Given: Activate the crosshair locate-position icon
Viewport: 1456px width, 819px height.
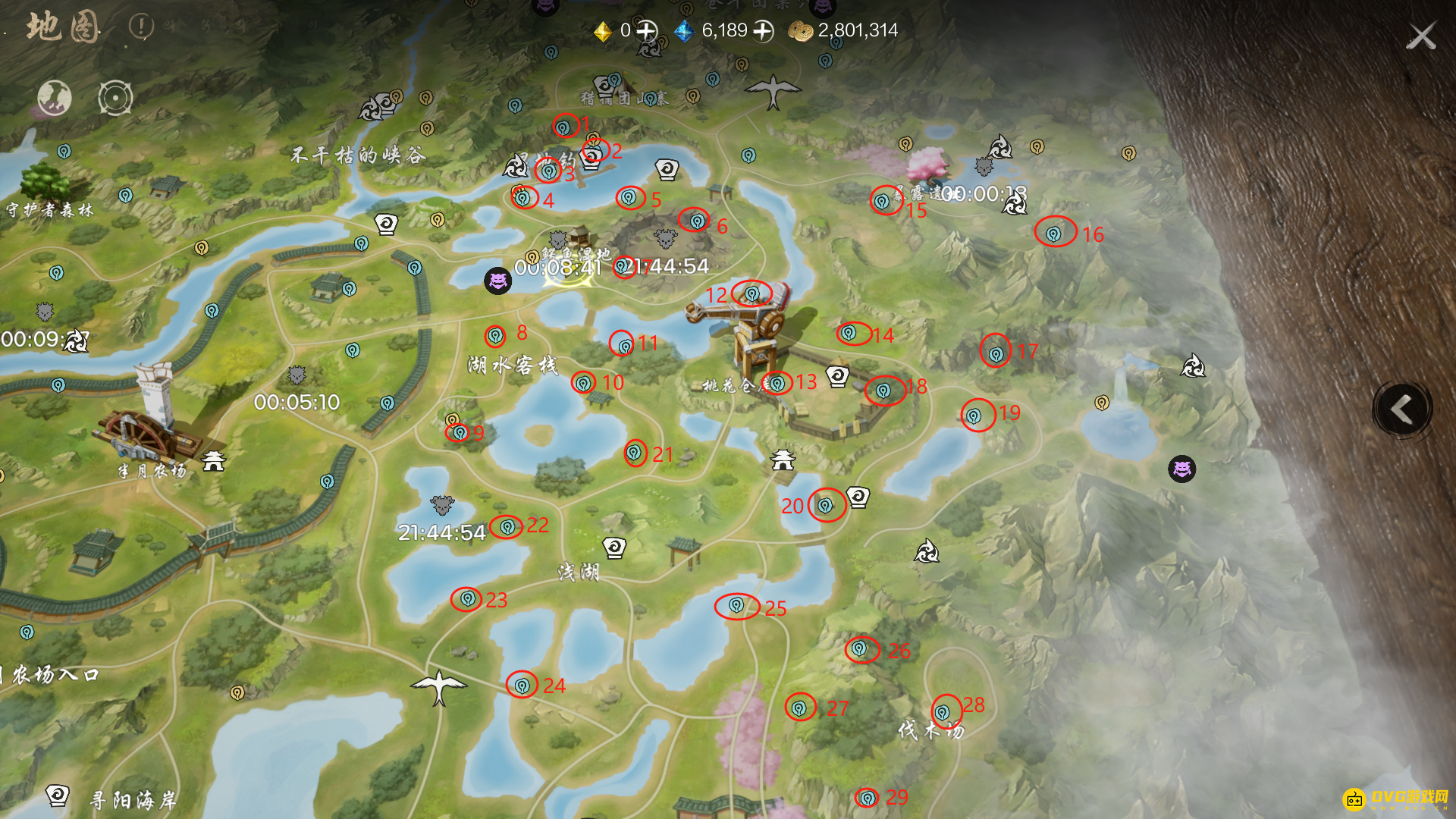Looking at the screenshot, I should 115,98.
